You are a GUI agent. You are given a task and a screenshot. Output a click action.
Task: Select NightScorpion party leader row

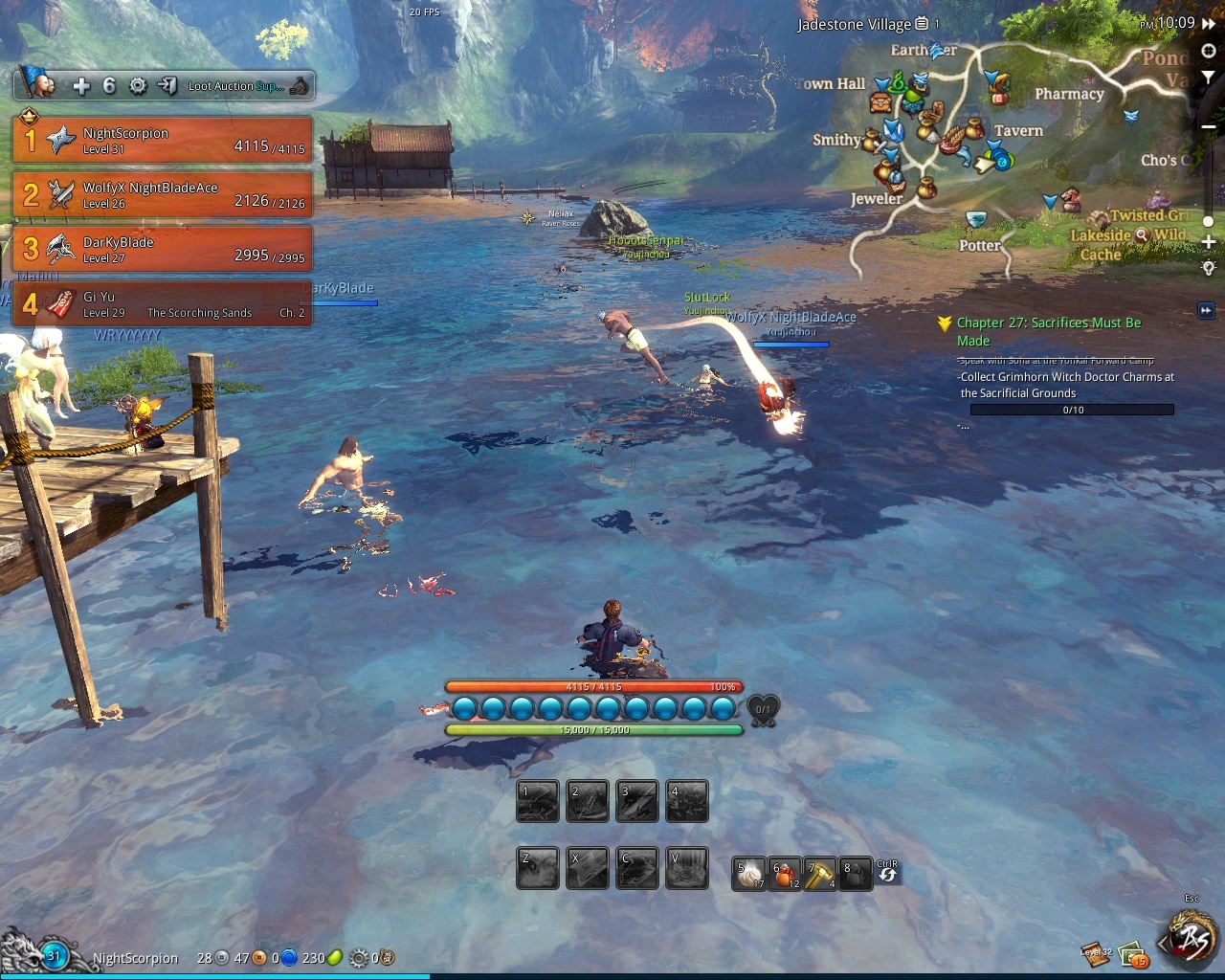click(161, 140)
